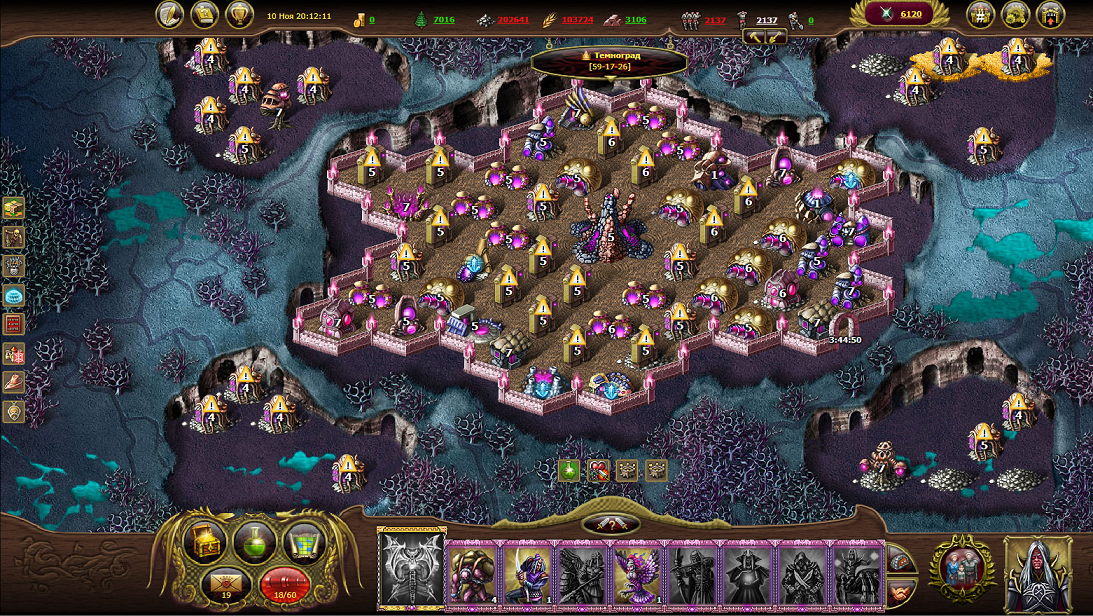Open the world map button
1093x616 pixels.
306,543
